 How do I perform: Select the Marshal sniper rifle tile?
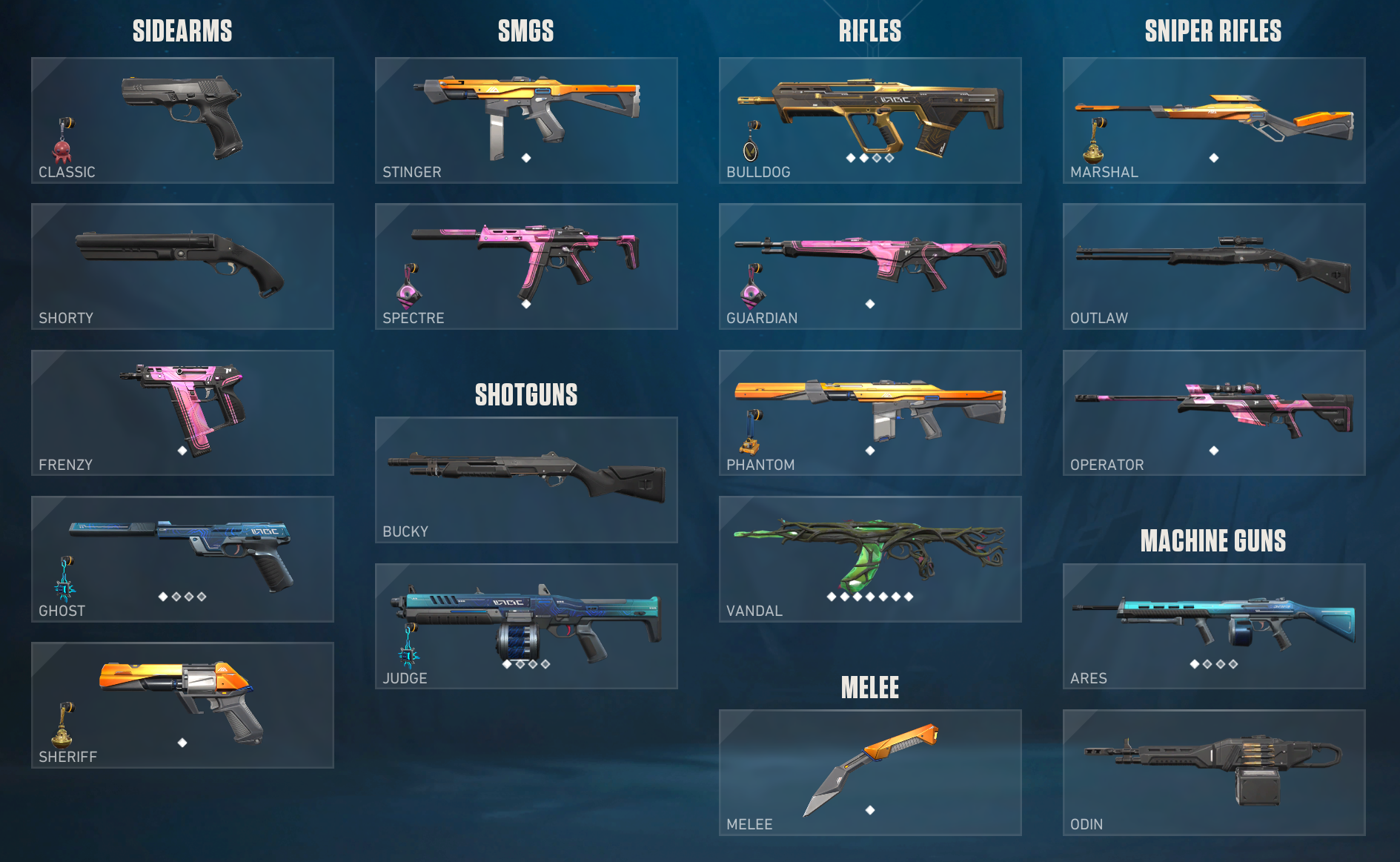1214,120
